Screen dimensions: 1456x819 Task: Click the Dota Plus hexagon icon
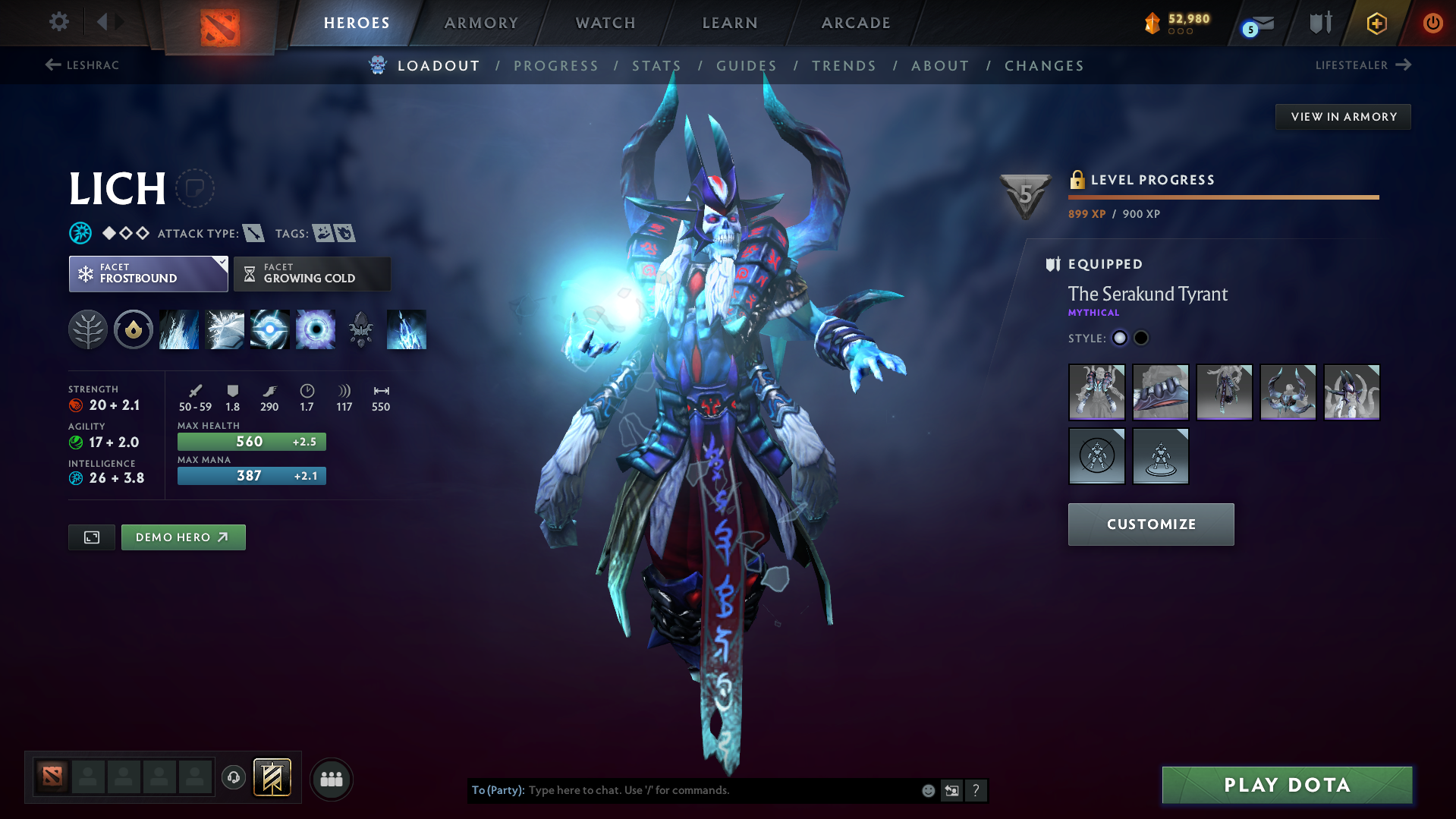[x=1376, y=23]
